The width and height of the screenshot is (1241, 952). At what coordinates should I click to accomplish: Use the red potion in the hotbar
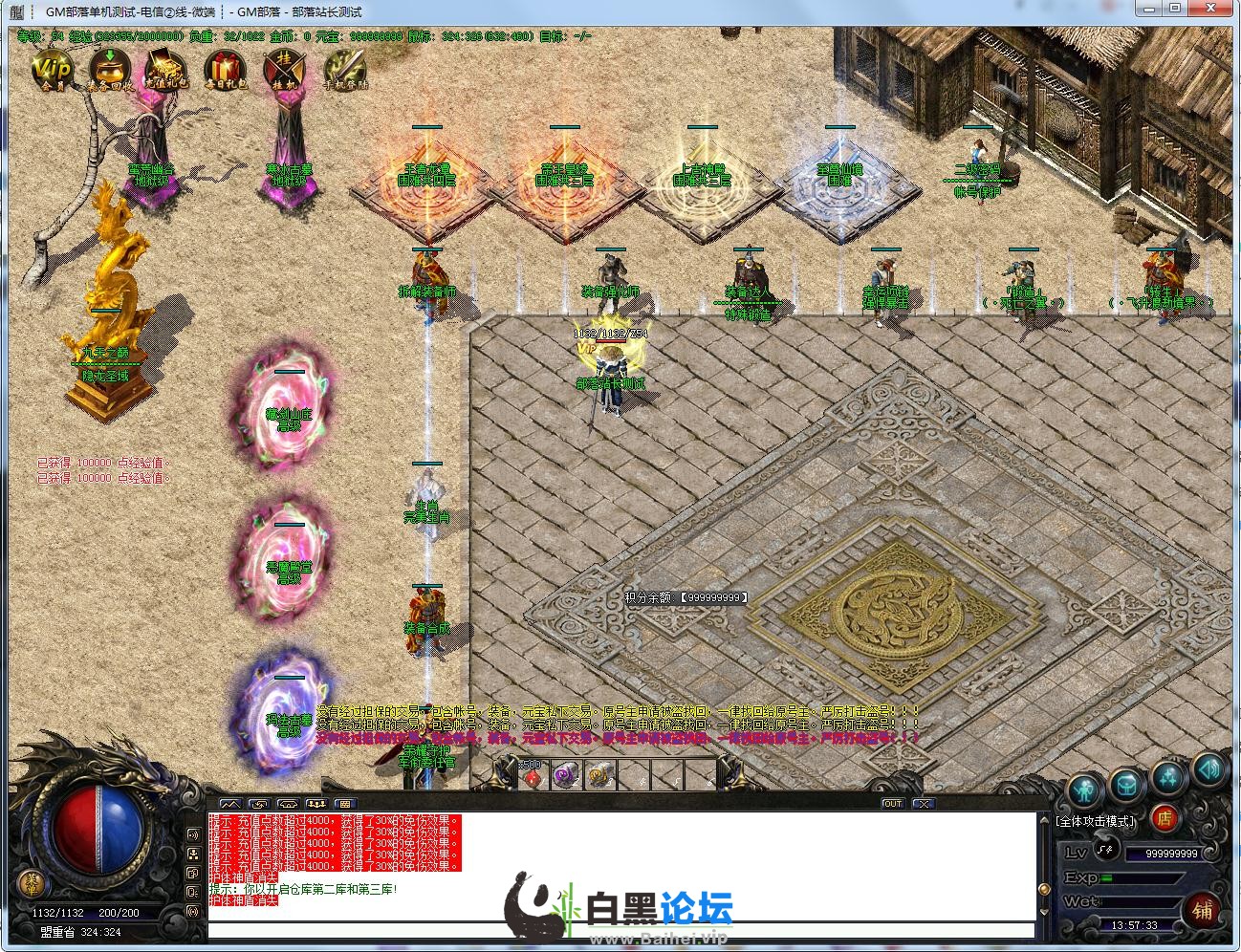coord(533,776)
